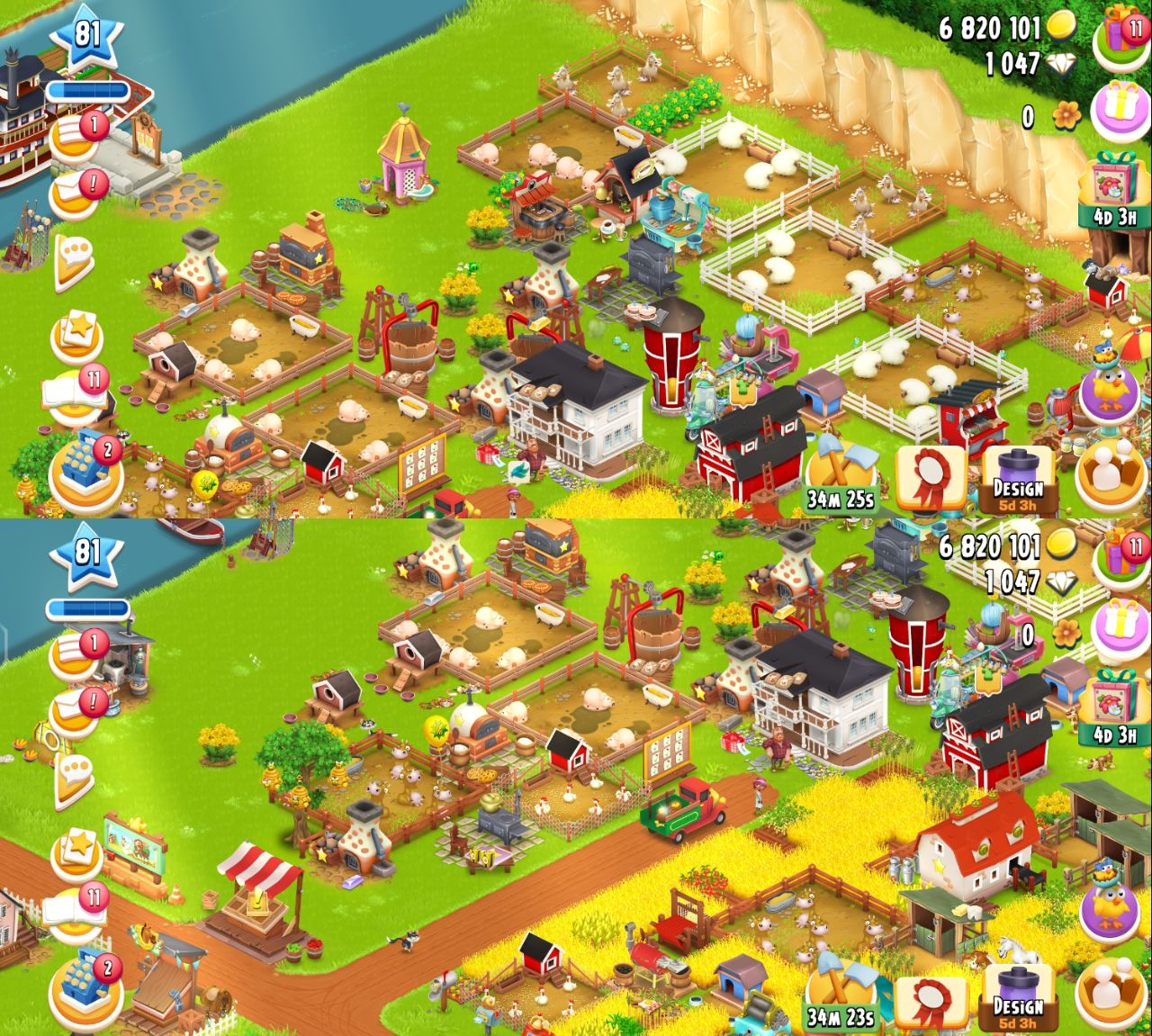
Task: Open the mail envelope with exclamation badge, upper screenshot
Action: coord(76,193)
